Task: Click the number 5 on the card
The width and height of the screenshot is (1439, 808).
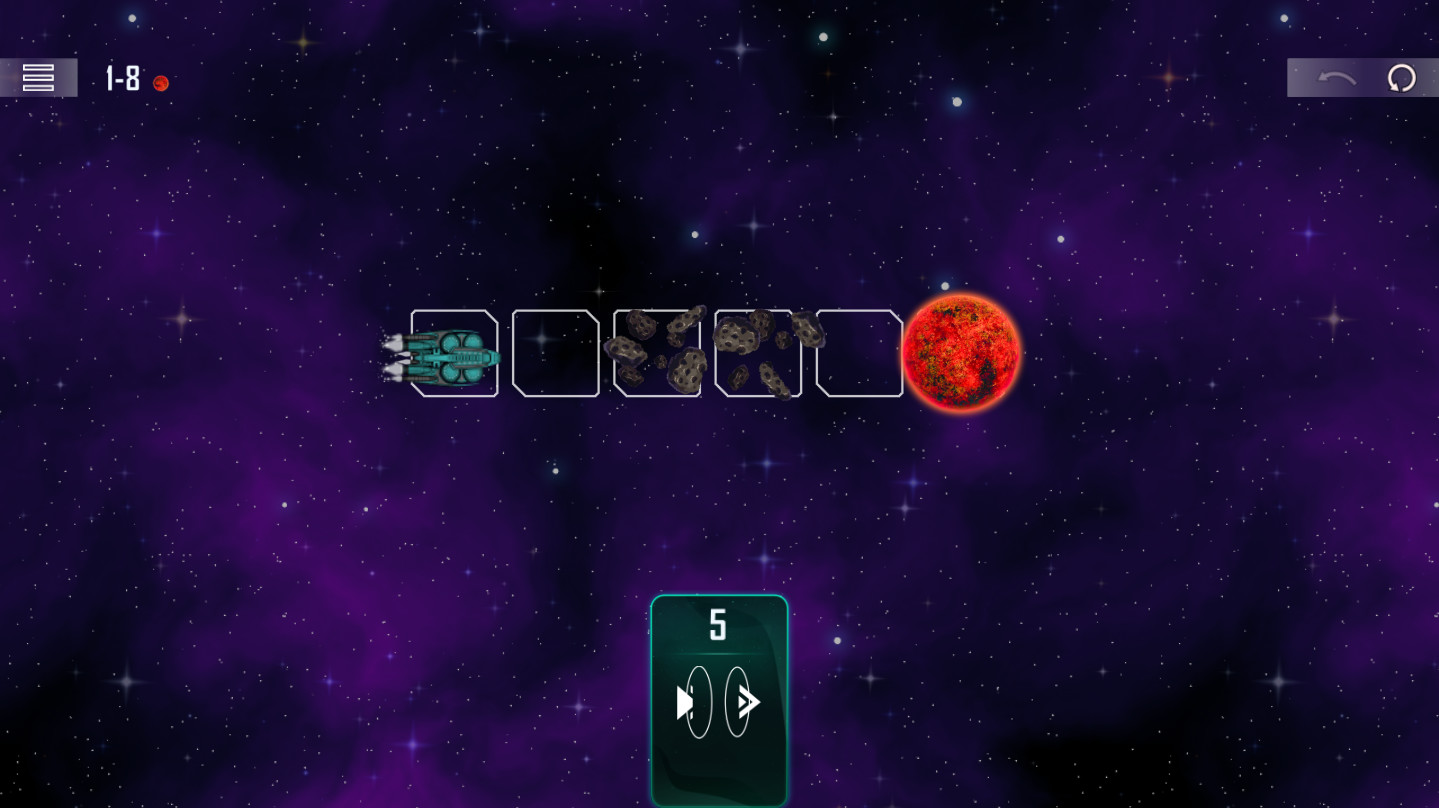Action: [717, 626]
